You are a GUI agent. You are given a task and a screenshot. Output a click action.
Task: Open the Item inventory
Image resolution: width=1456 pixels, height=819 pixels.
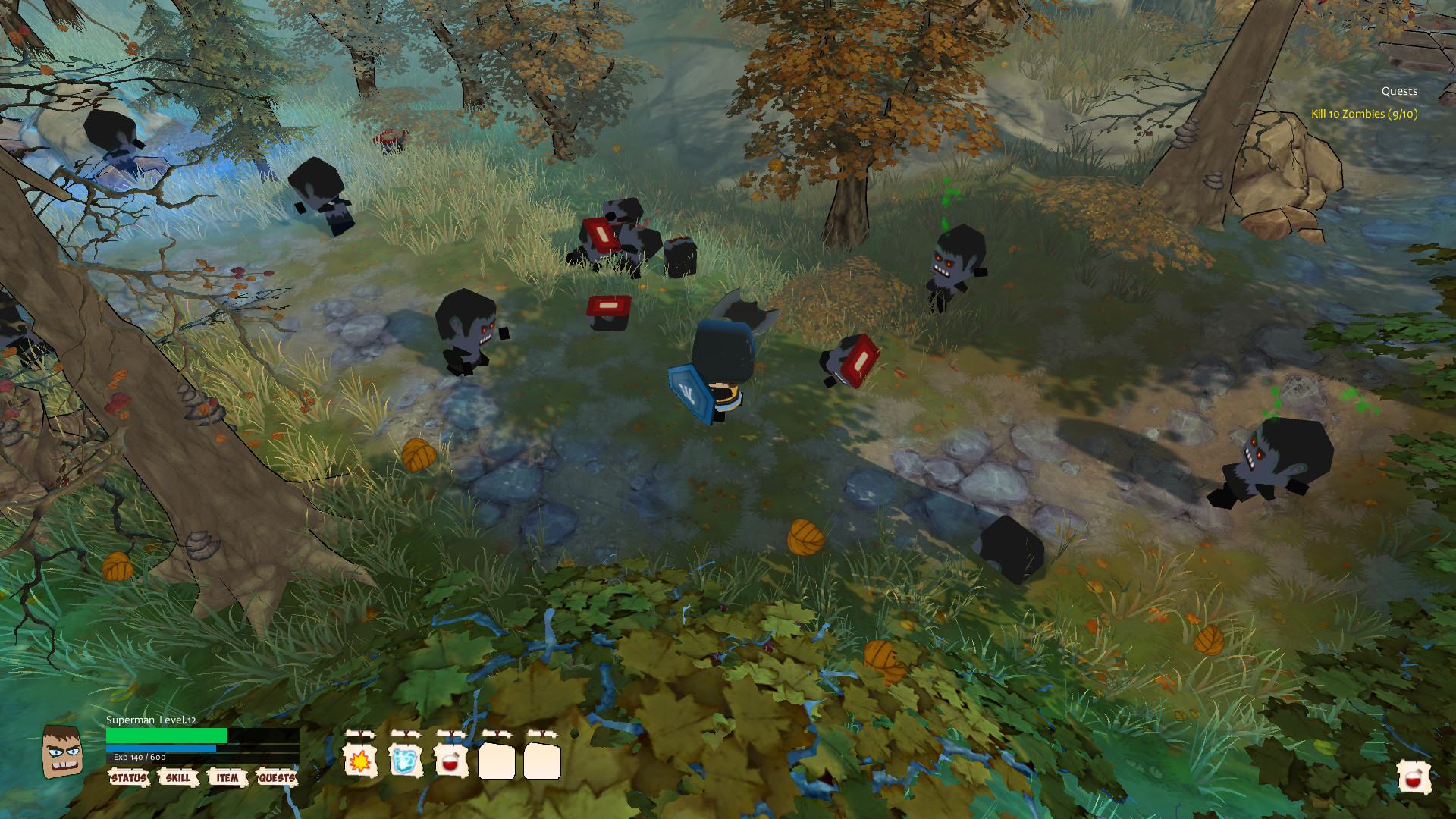pyautogui.click(x=227, y=778)
